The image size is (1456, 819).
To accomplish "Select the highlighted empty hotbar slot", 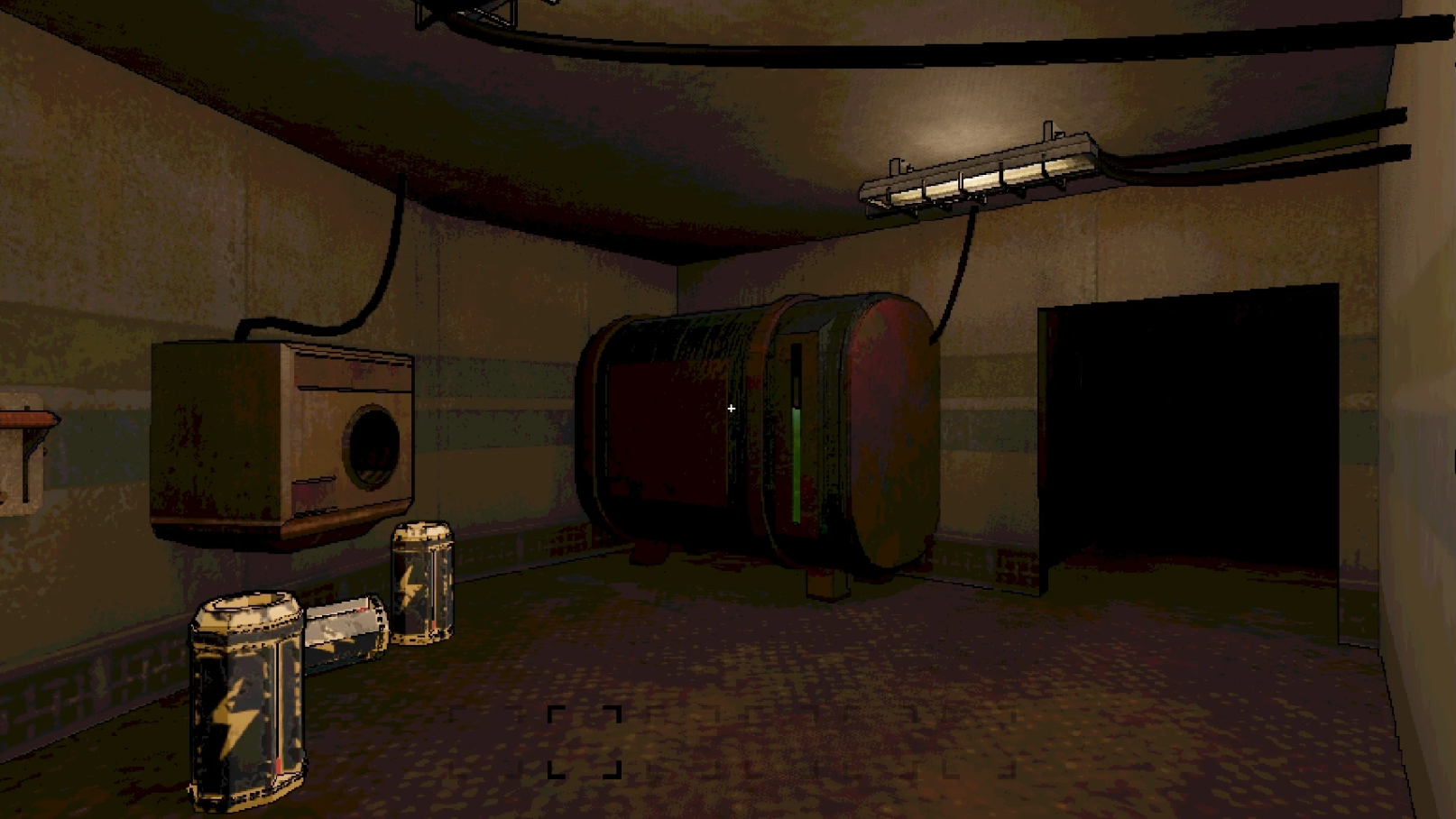I will [585, 741].
